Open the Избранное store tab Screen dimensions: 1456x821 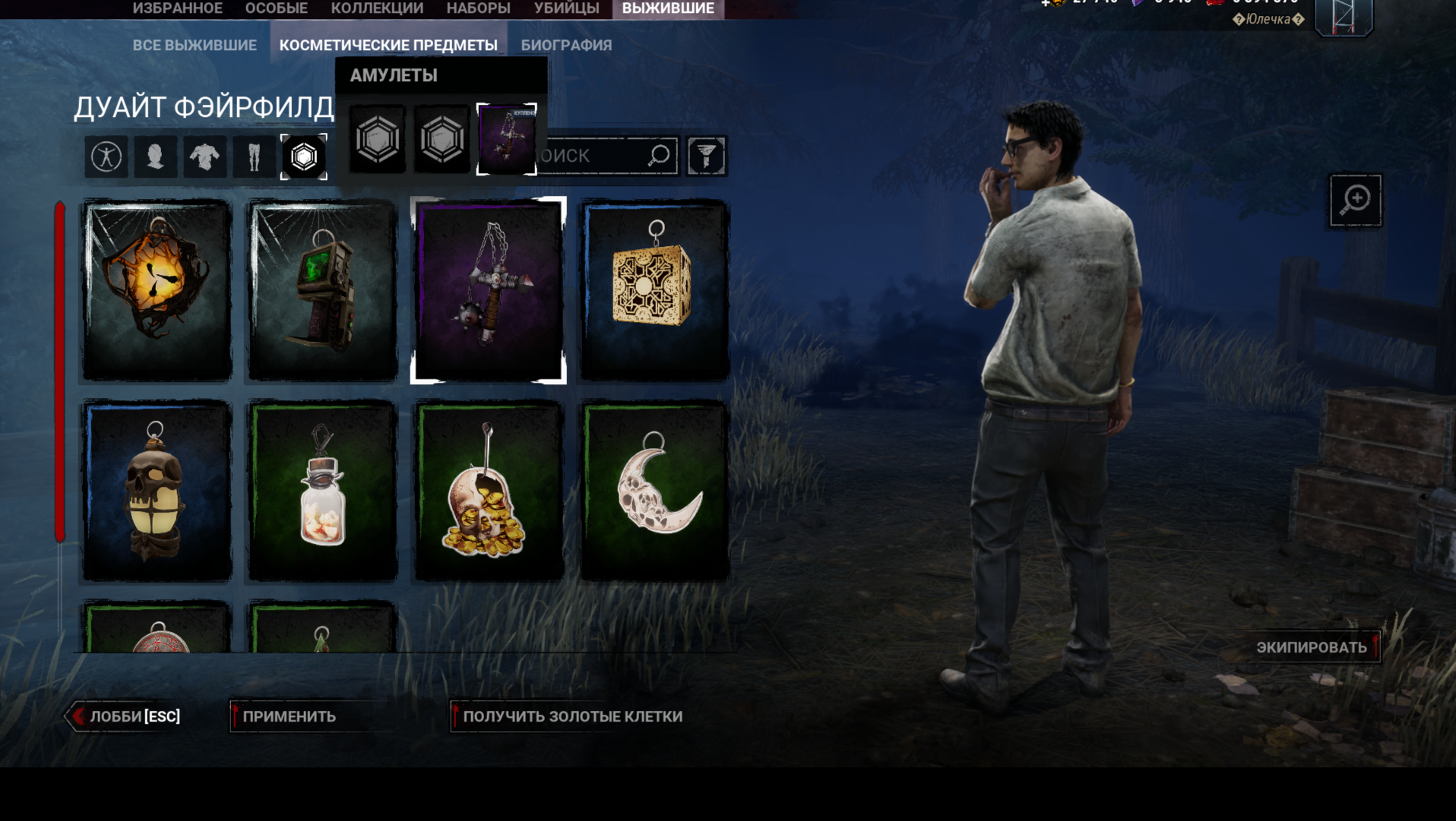[177, 8]
